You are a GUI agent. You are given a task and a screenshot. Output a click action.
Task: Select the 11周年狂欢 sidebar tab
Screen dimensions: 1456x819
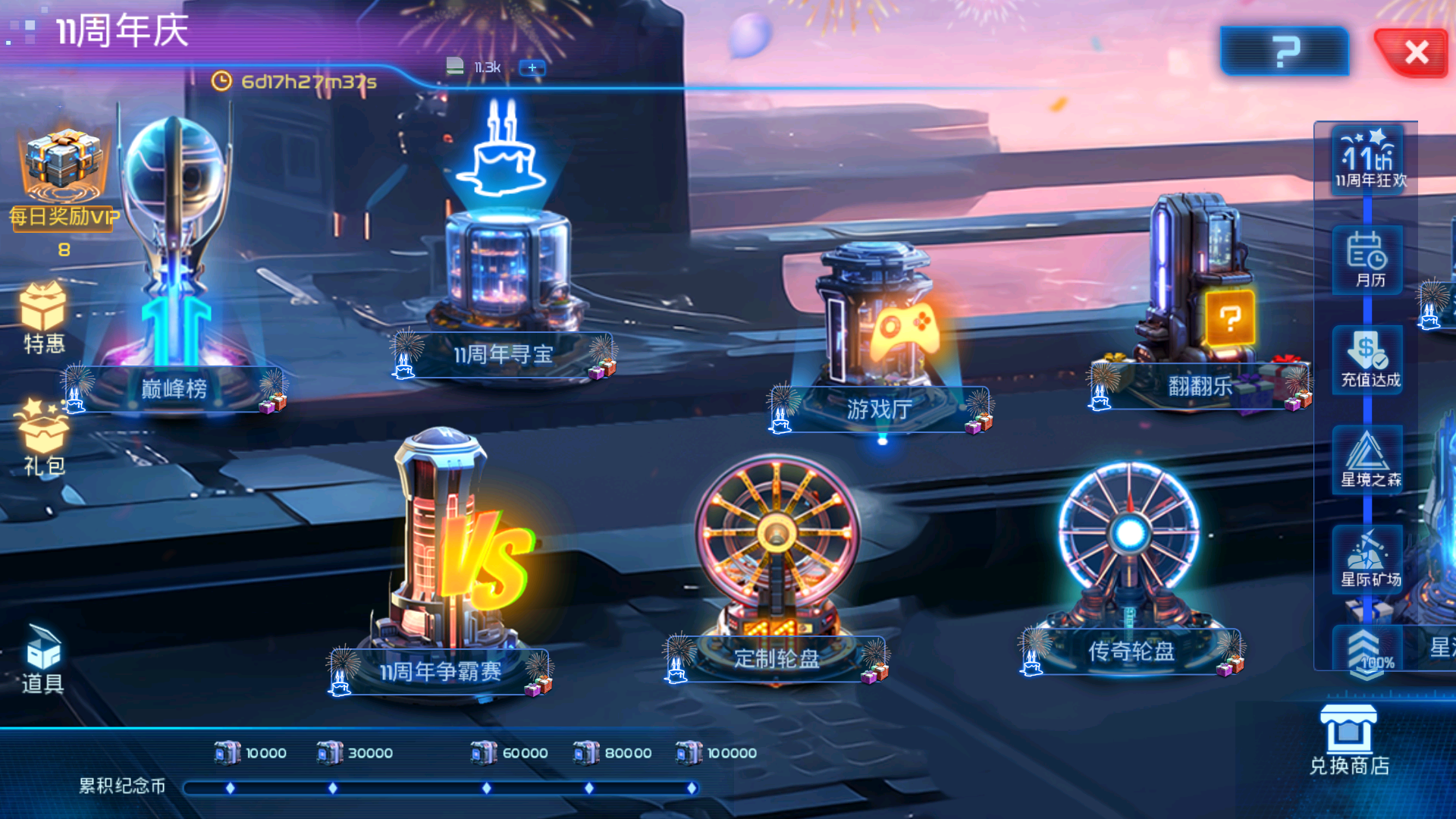1370,160
